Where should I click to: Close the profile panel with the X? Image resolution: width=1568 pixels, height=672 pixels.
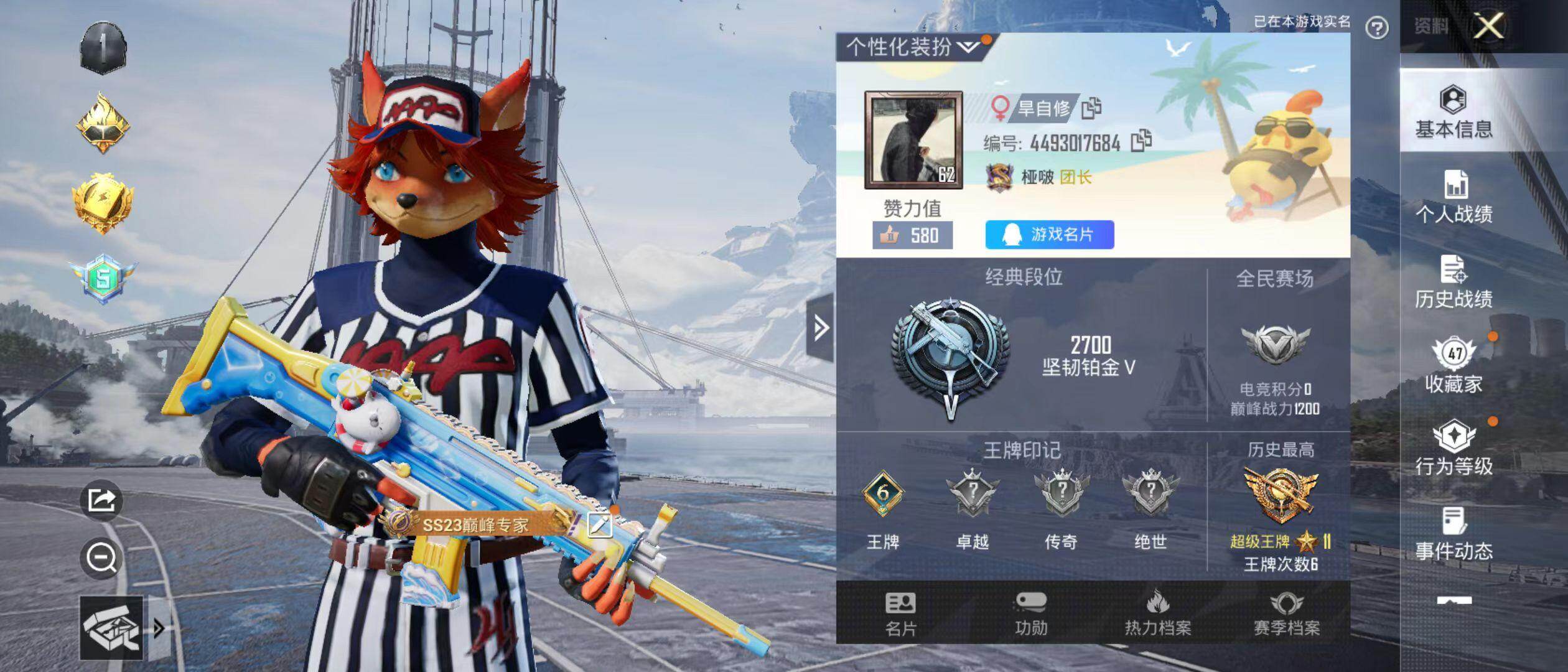coord(1488,26)
